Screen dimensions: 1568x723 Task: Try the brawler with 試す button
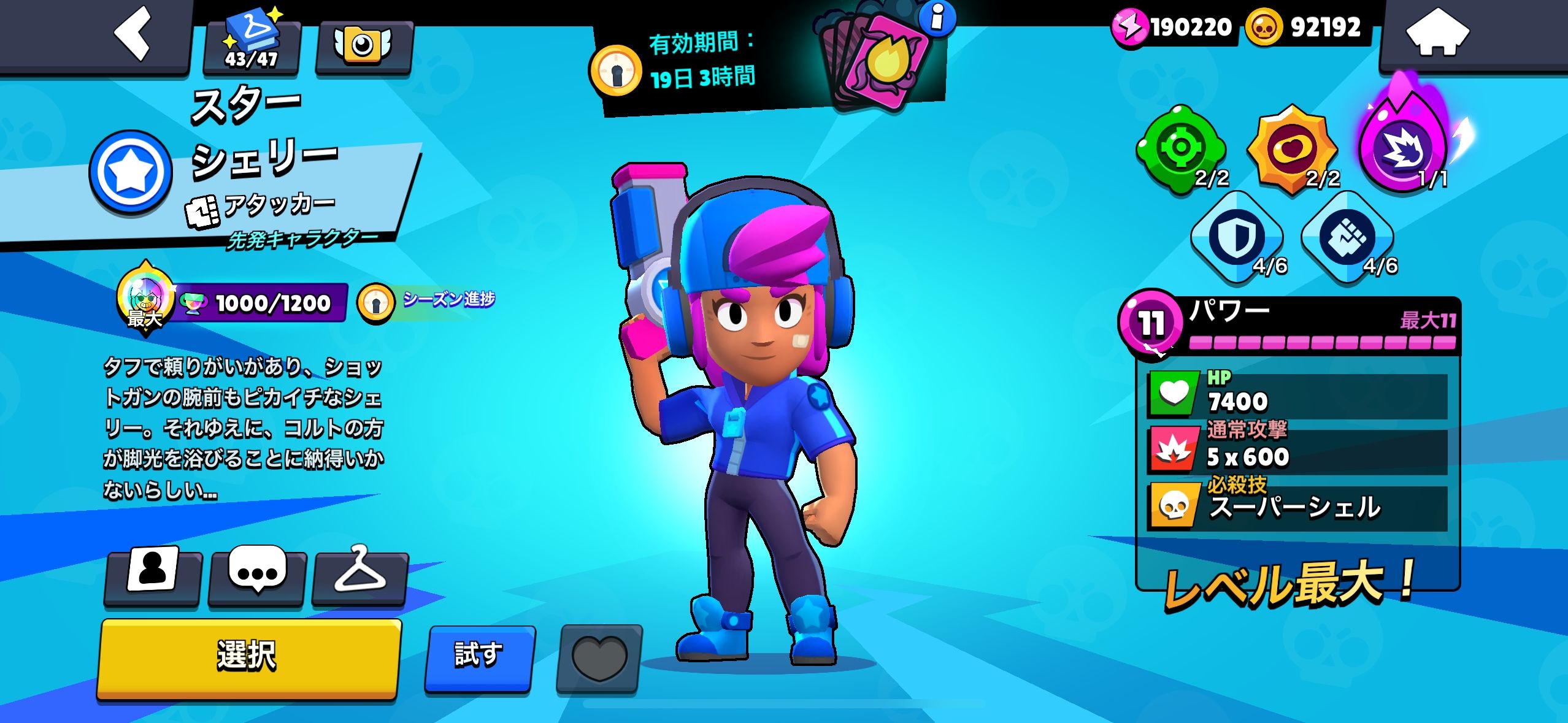479,656
